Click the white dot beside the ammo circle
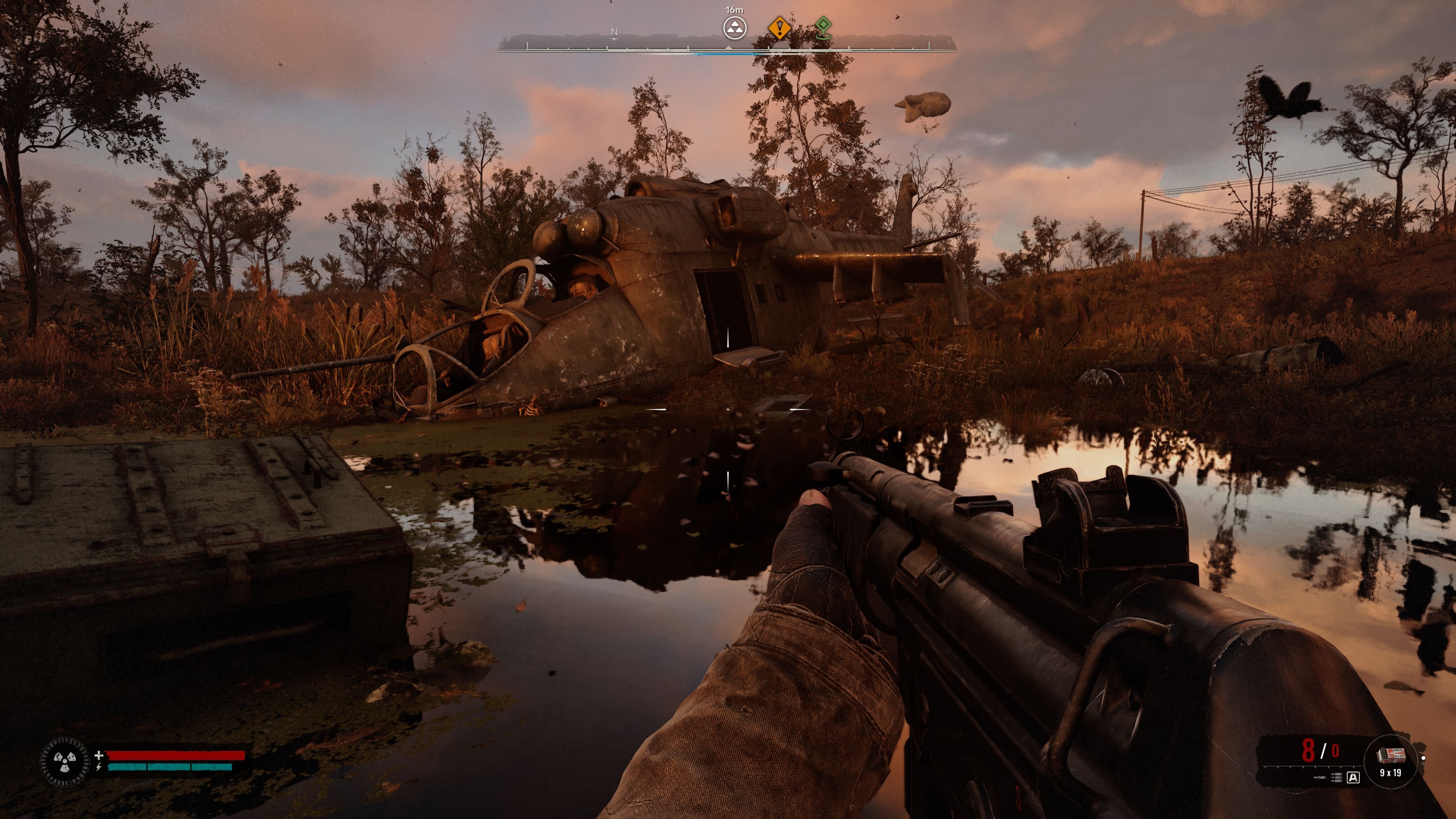Screen dimensions: 1456x819 tap(1424, 758)
